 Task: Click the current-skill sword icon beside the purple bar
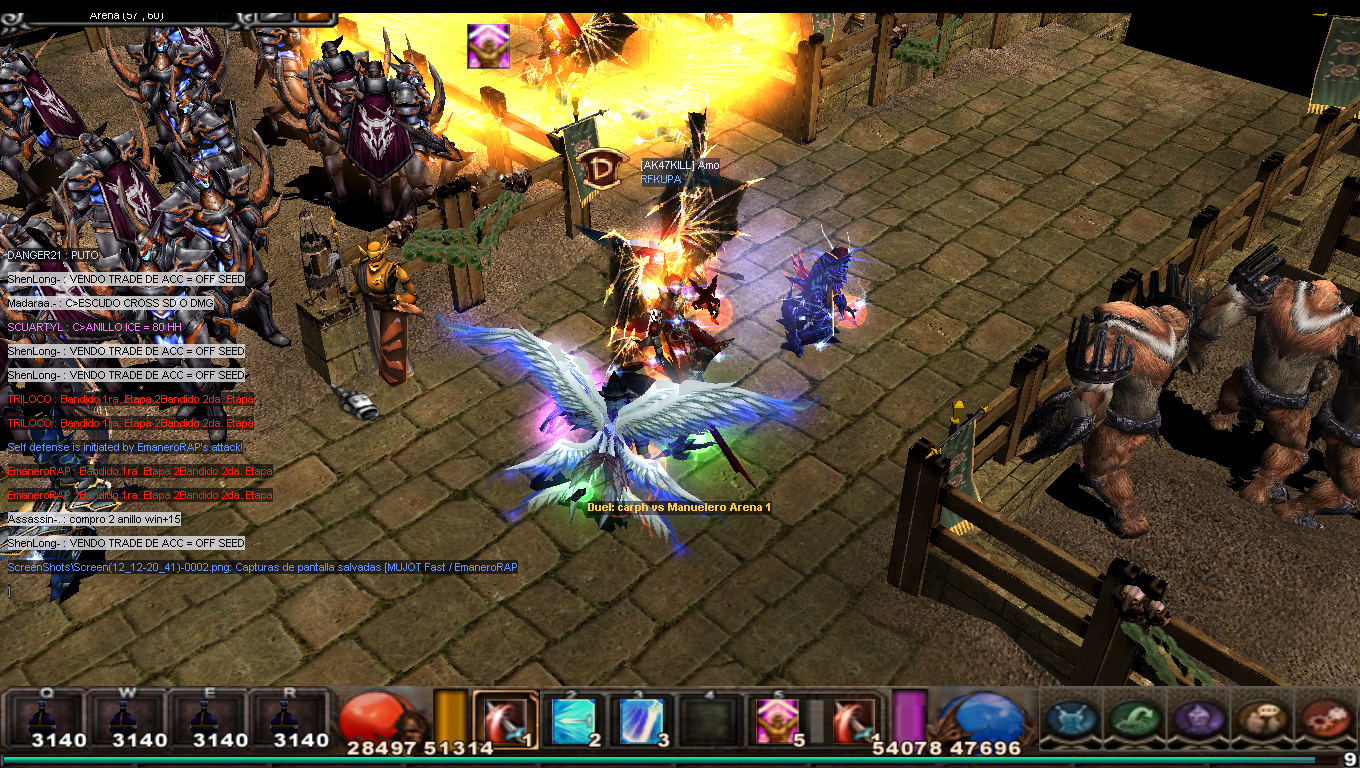pyautogui.click(x=854, y=721)
